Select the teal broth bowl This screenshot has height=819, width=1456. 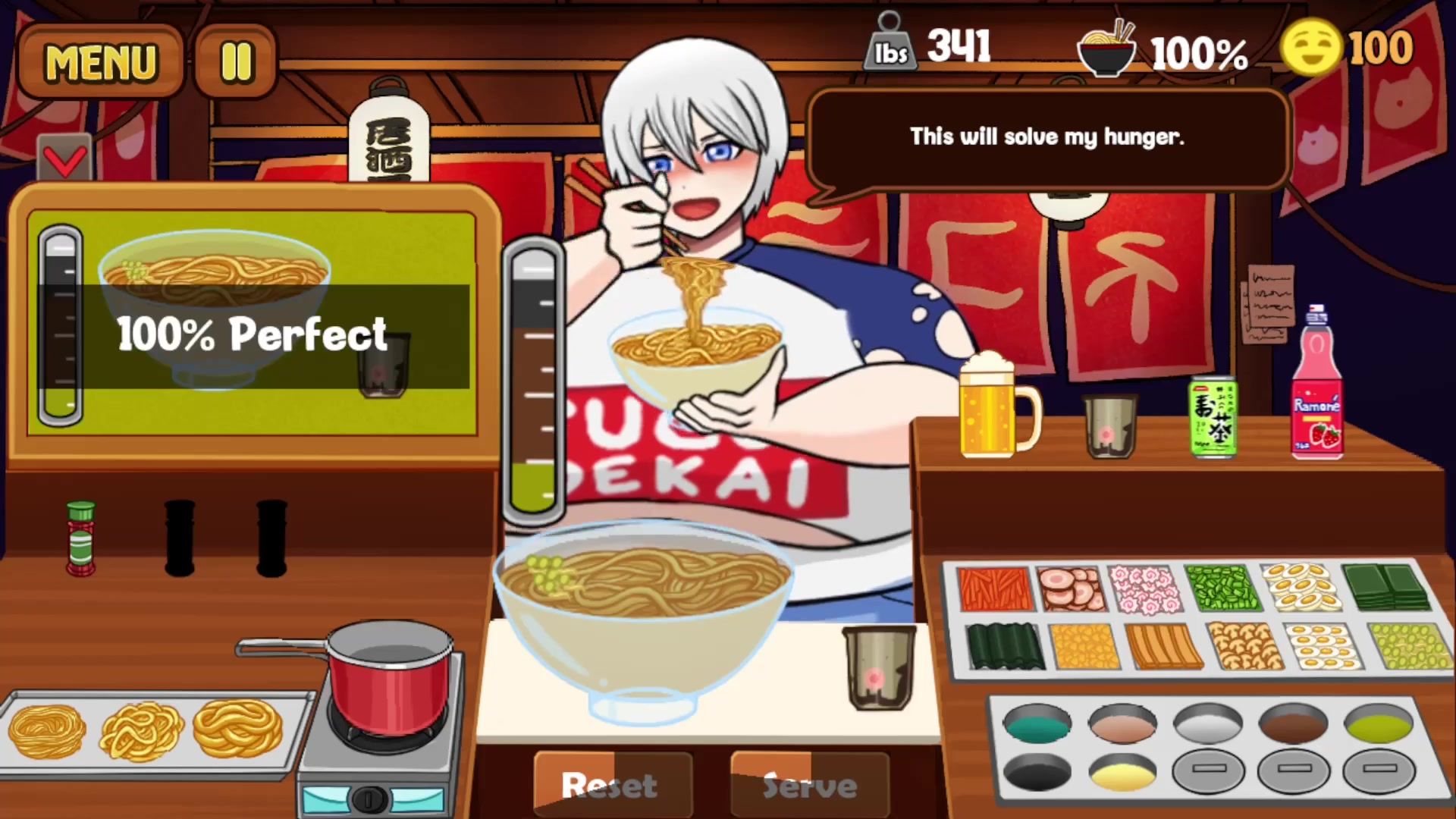(x=1037, y=724)
